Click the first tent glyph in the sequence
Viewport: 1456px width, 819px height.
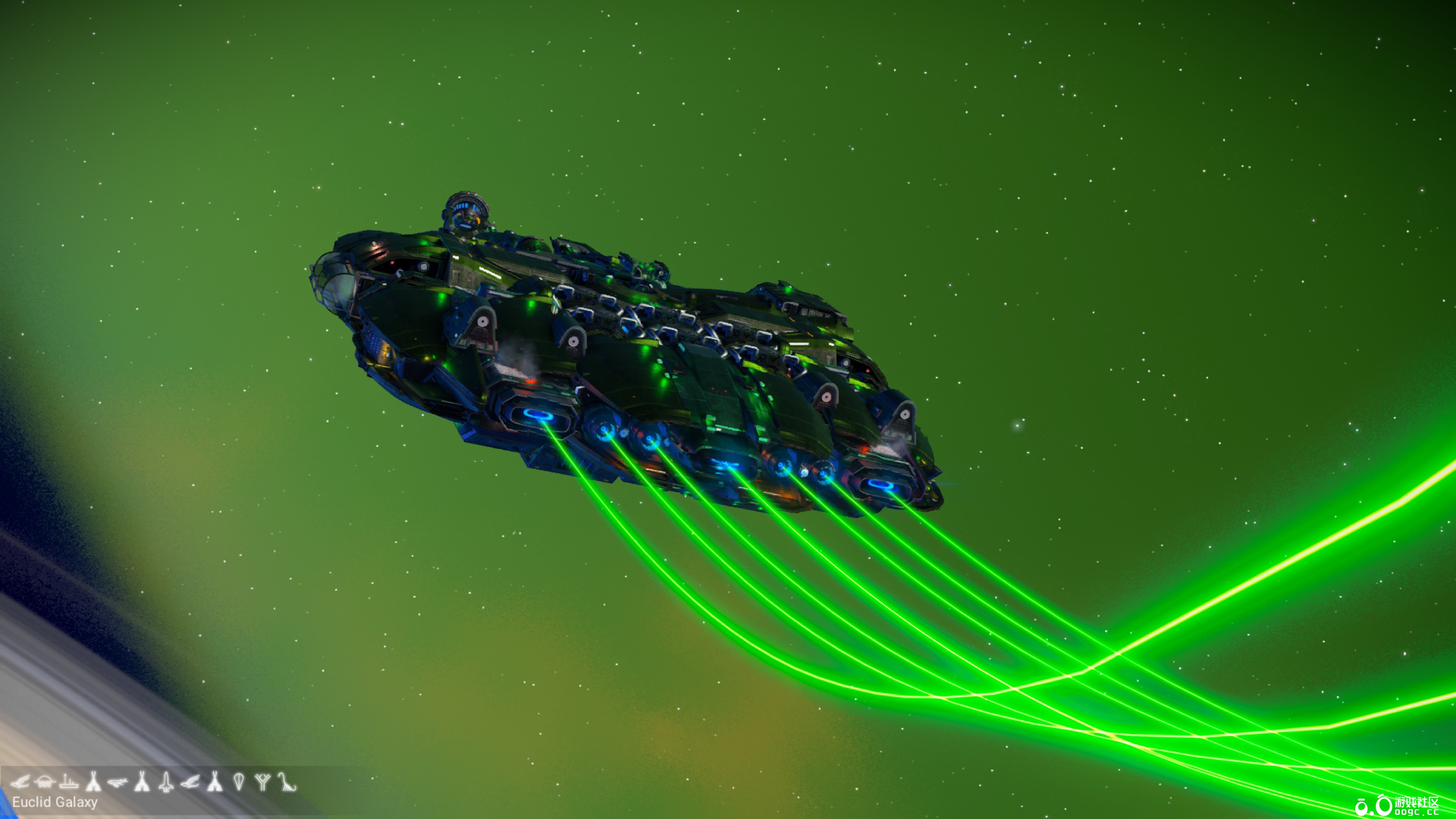93,781
